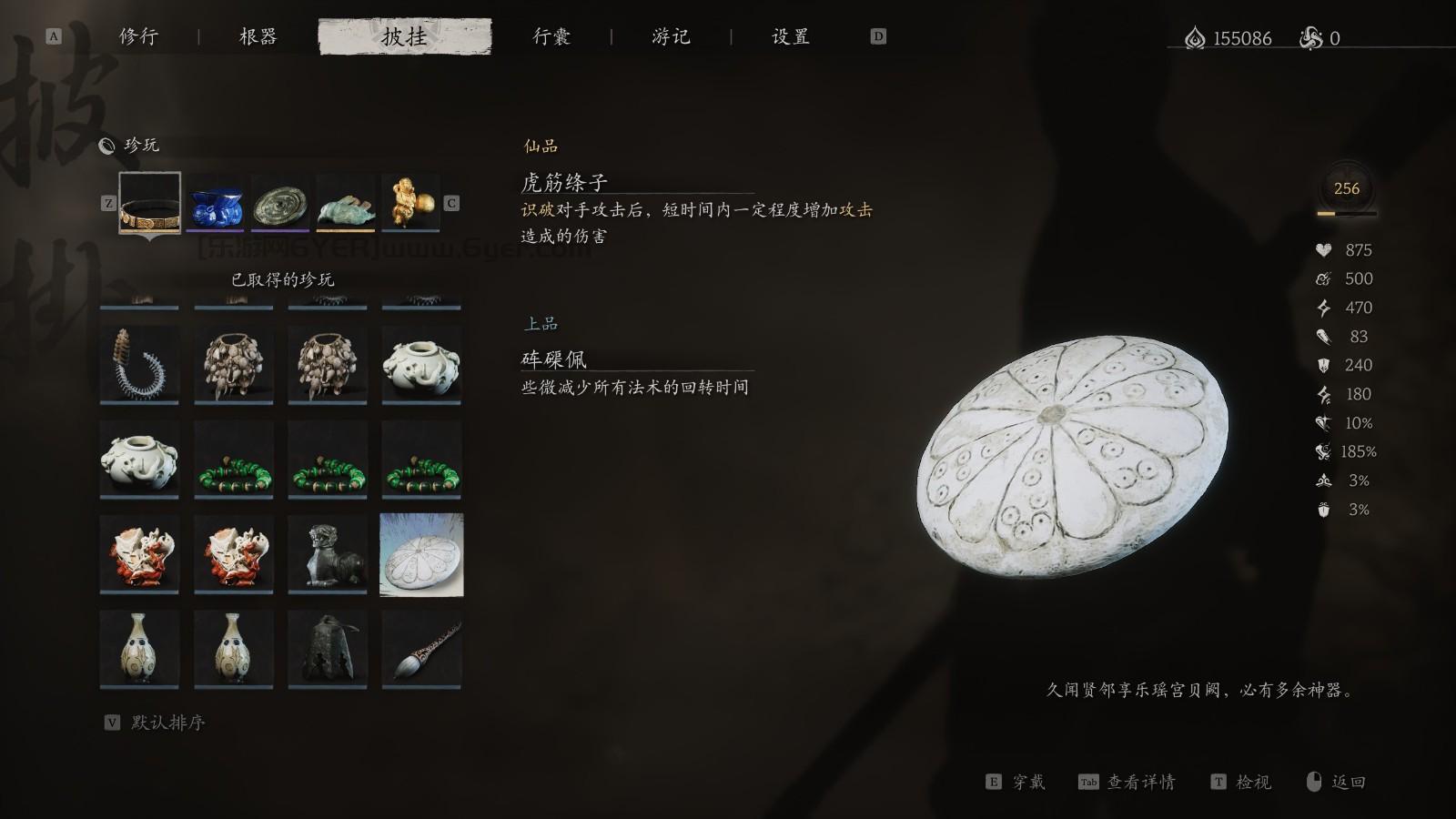Image resolution: width=1456 pixels, height=819 pixels.
Task: Click the 珍玩 category icon next to its label
Action: [x=108, y=144]
